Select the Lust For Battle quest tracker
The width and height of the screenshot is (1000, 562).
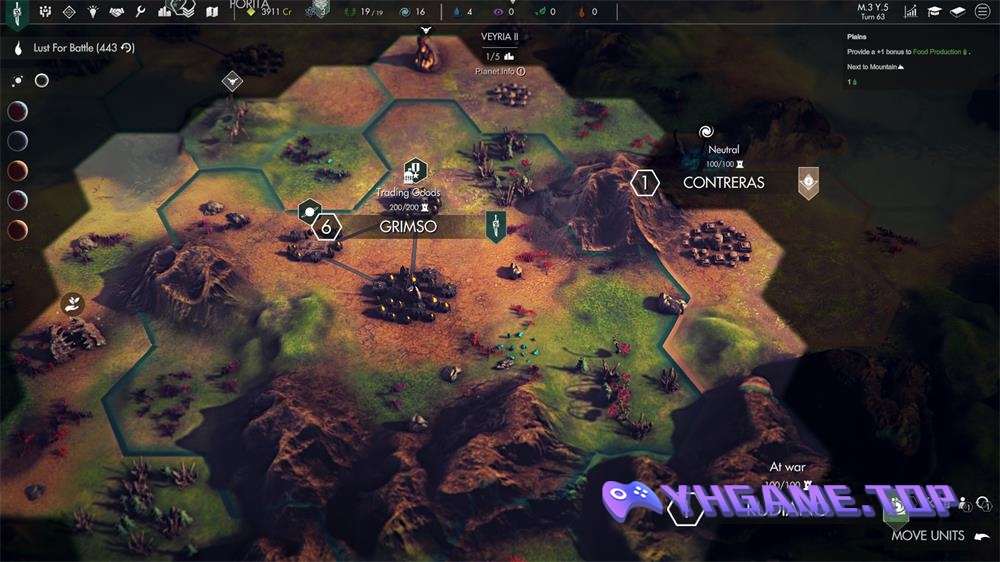pyautogui.click(x=75, y=48)
